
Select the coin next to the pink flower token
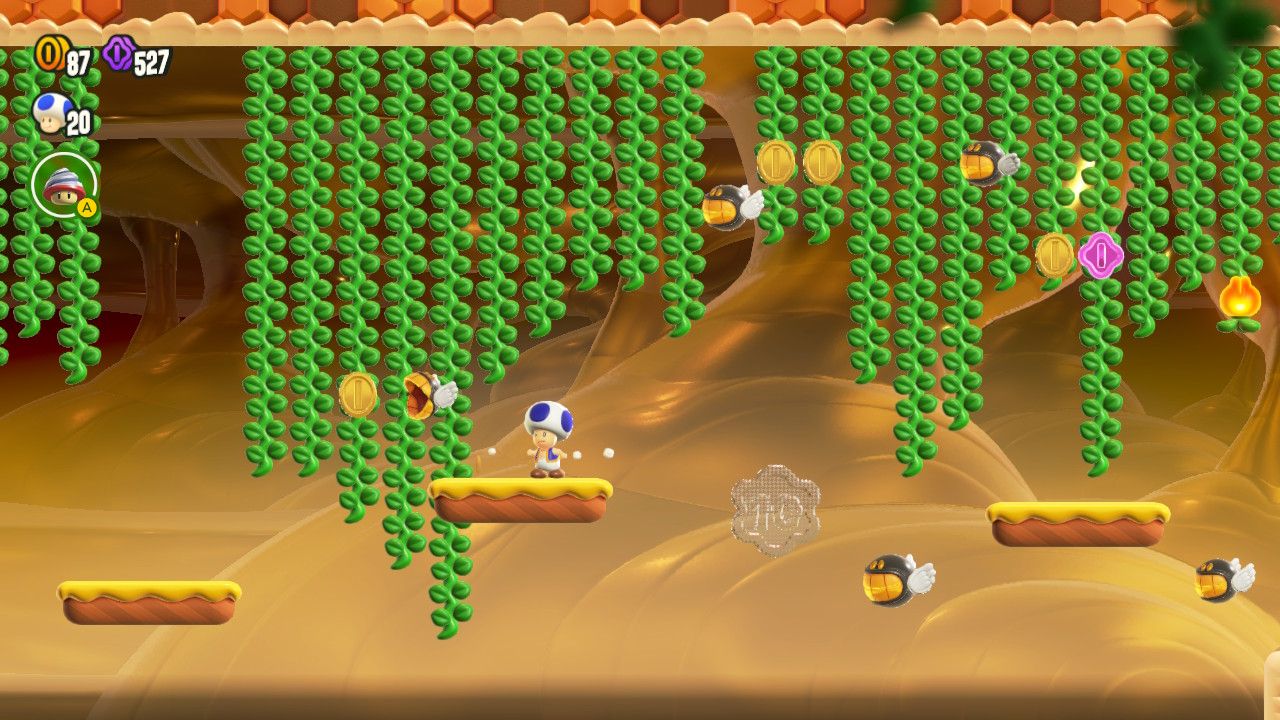point(1053,254)
